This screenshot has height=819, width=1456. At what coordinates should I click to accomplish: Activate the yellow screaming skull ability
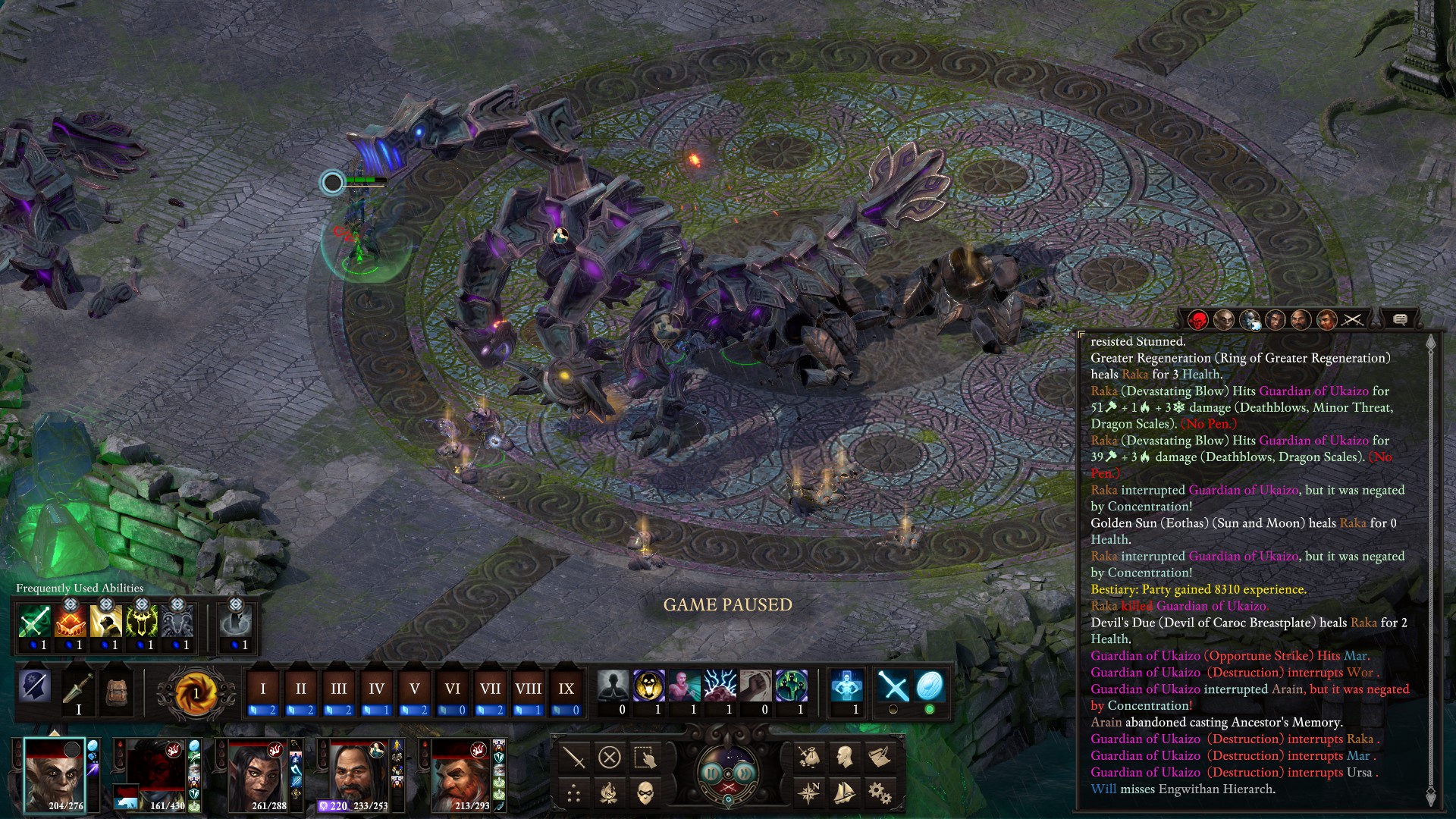648,686
